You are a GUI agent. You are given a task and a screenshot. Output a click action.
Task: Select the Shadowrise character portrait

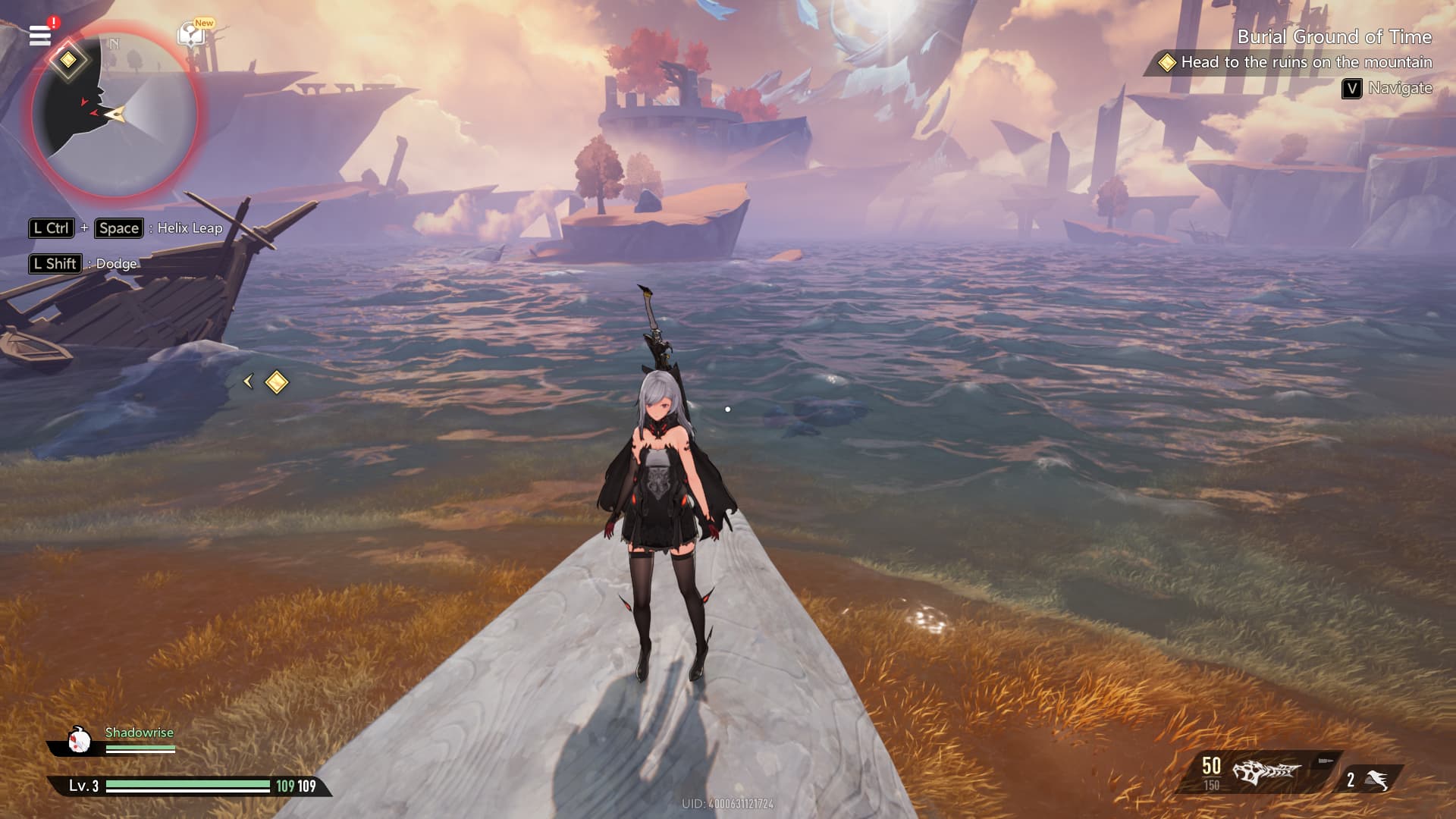tap(79, 739)
